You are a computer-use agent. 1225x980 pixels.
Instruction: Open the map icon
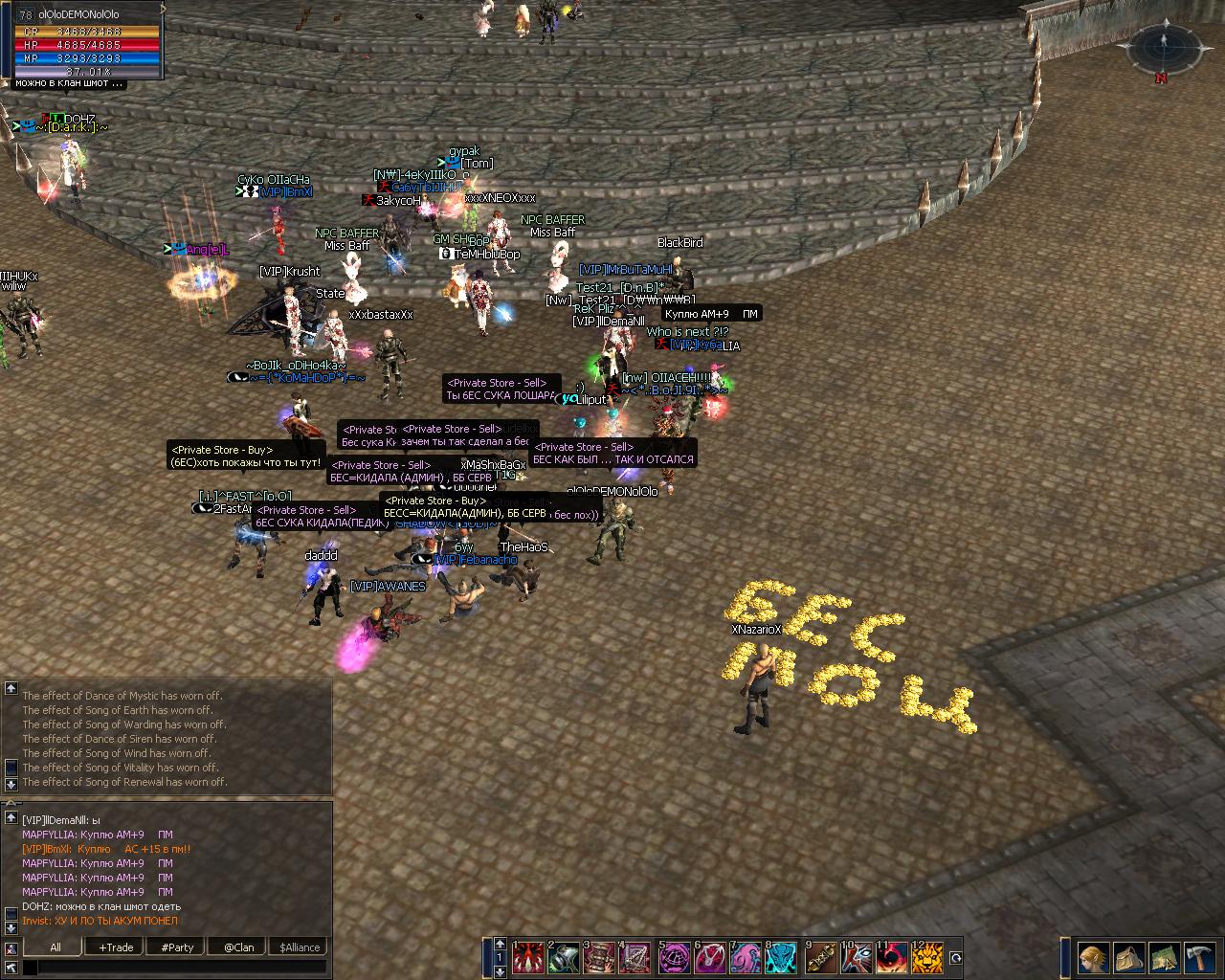[x=1163, y=957]
